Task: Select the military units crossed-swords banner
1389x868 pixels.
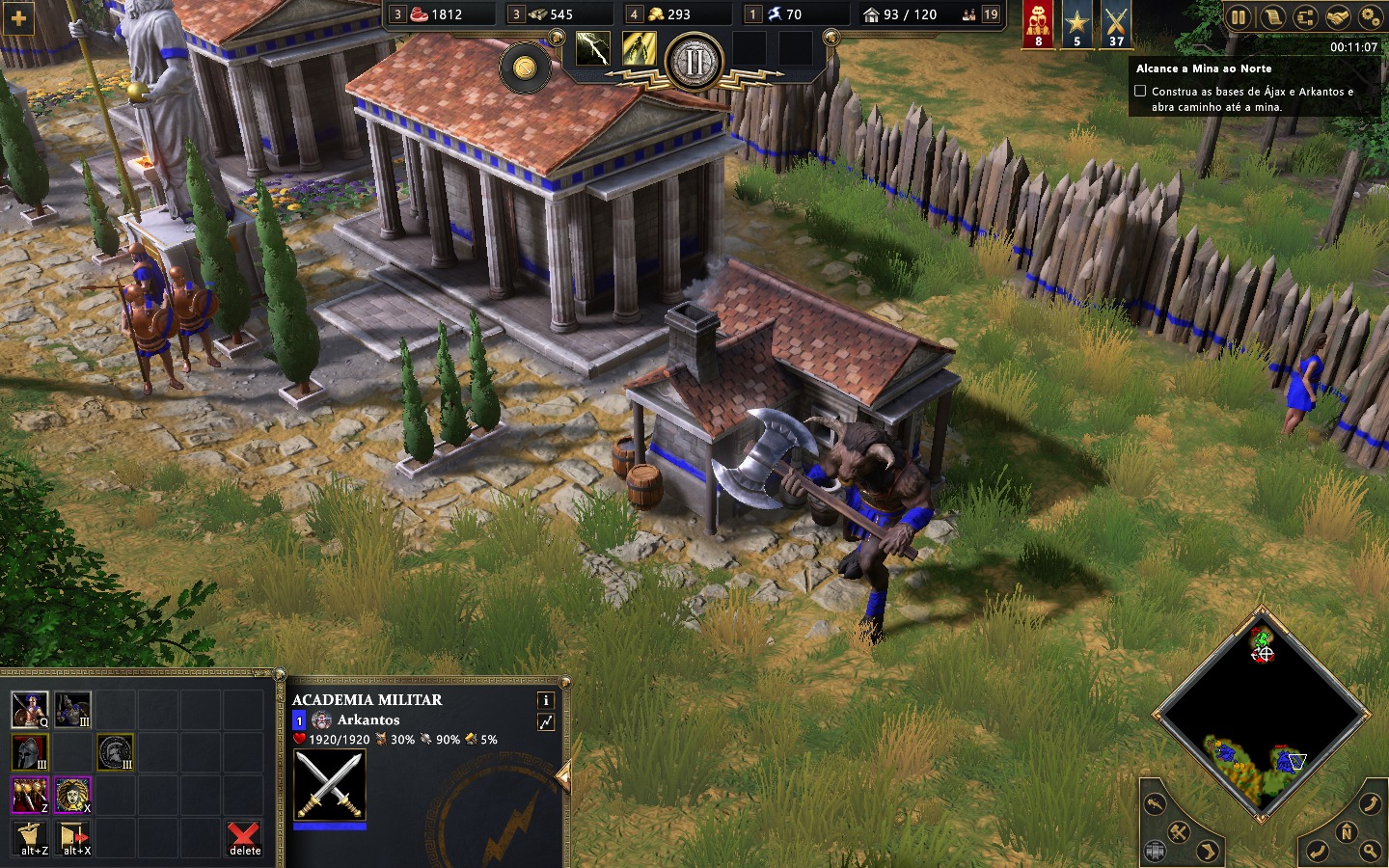Action: click(x=1116, y=24)
